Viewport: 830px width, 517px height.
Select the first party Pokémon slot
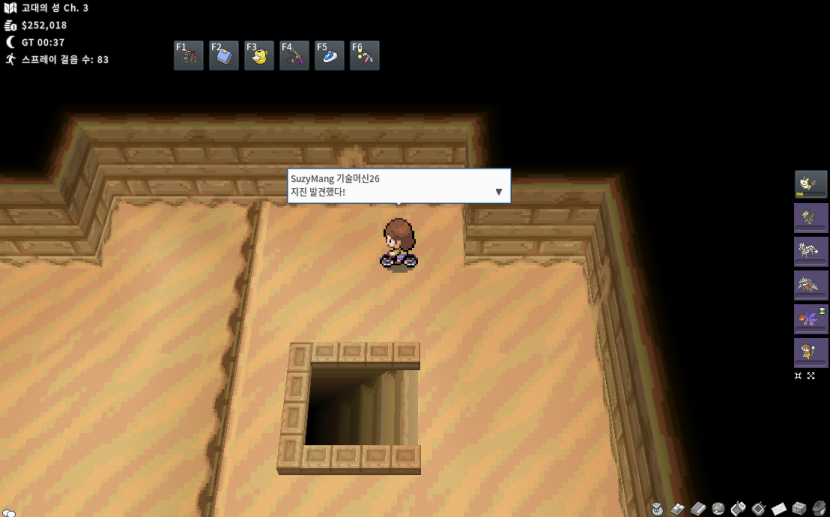811,184
